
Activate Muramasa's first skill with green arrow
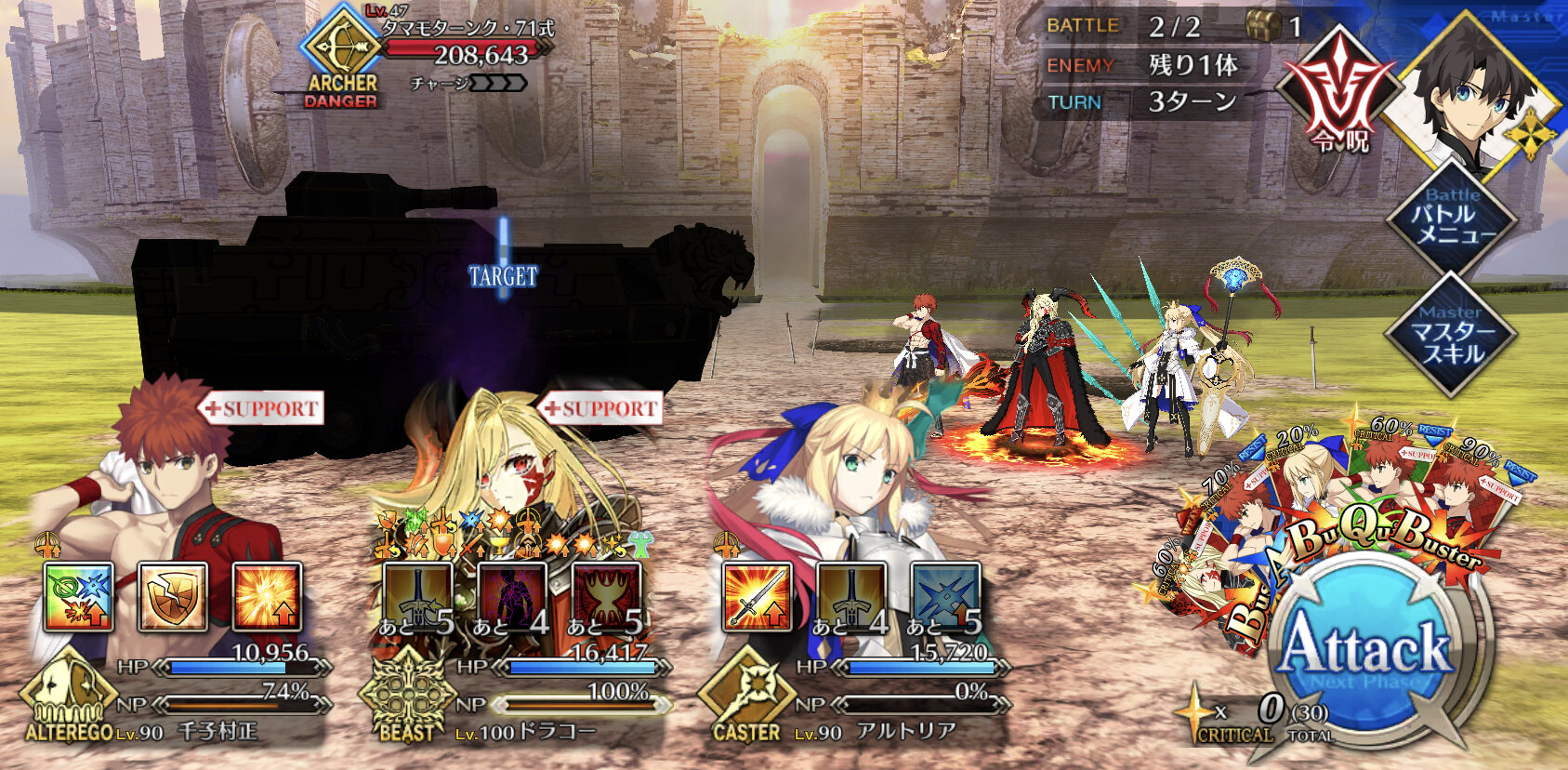[x=79, y=596]
